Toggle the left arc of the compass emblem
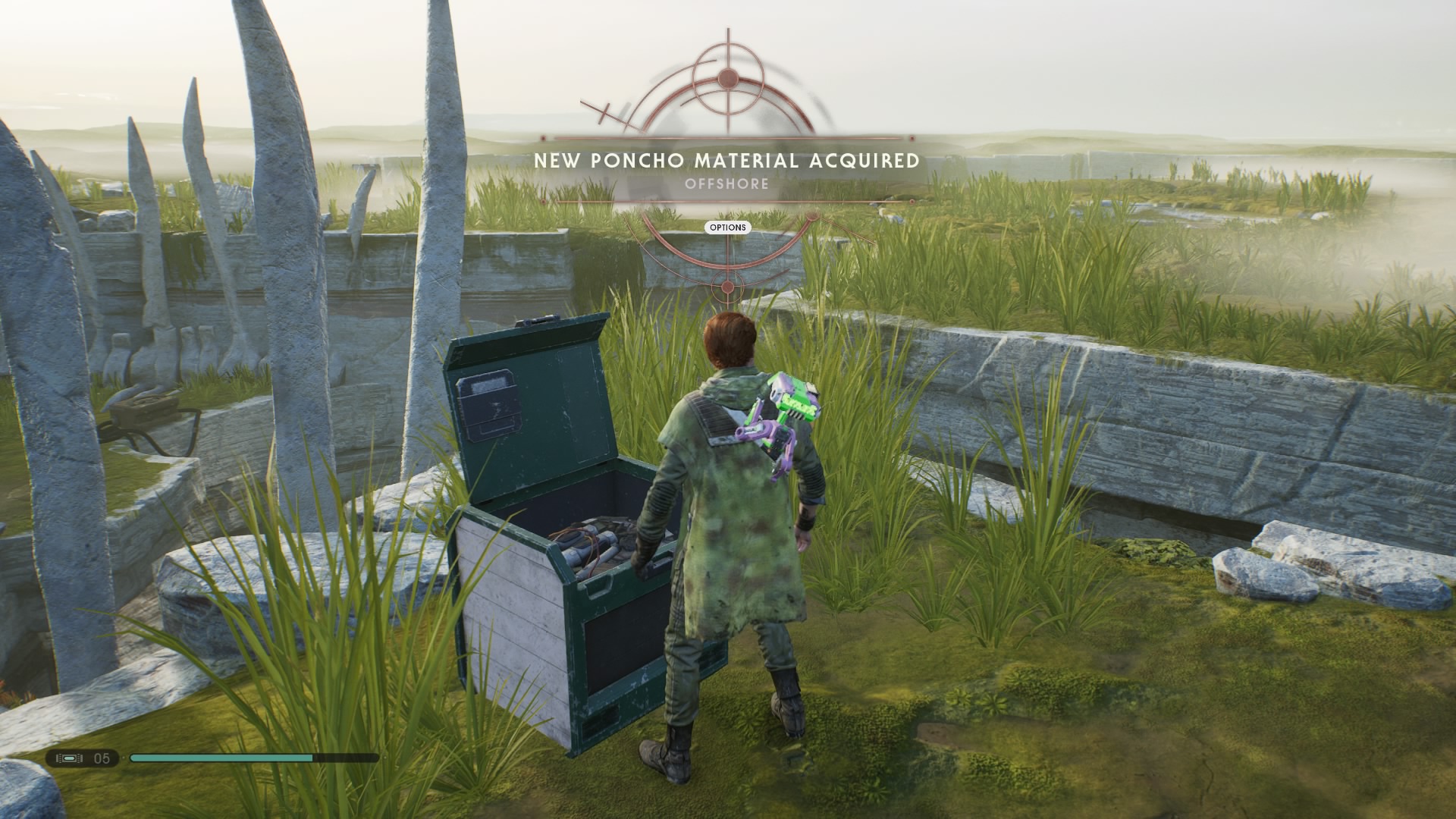The width and height of the screenshot is (1456, 819). pos(657,108)
